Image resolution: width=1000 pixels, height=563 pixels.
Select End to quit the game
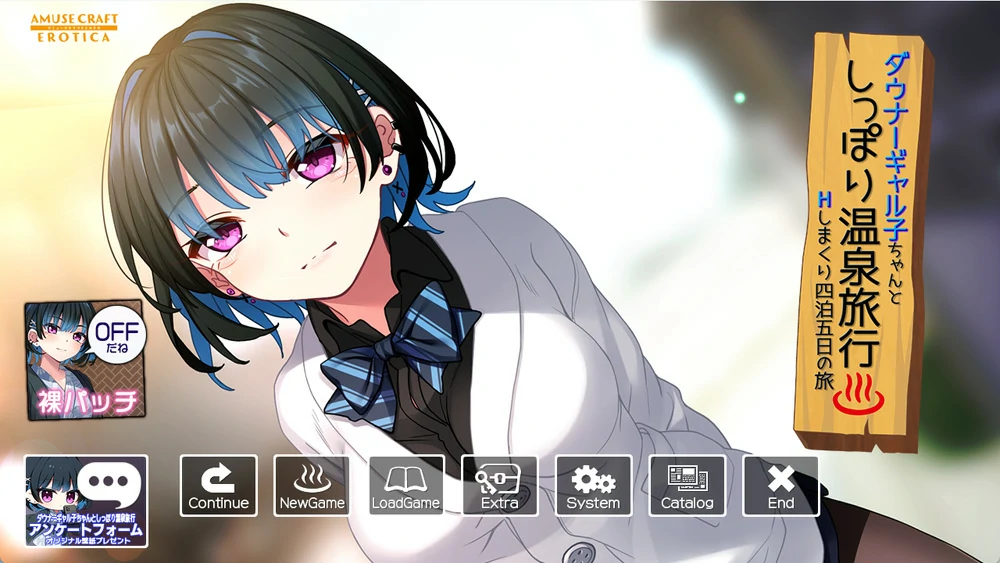tap(780, 486)
